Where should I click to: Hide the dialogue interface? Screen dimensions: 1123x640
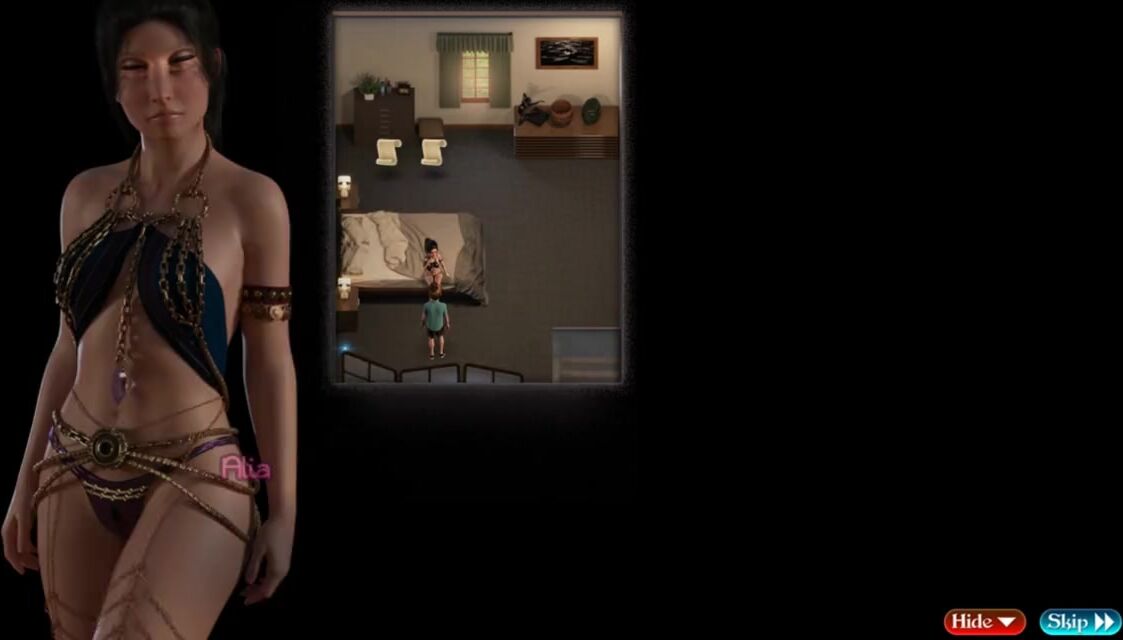click(984, 622)
